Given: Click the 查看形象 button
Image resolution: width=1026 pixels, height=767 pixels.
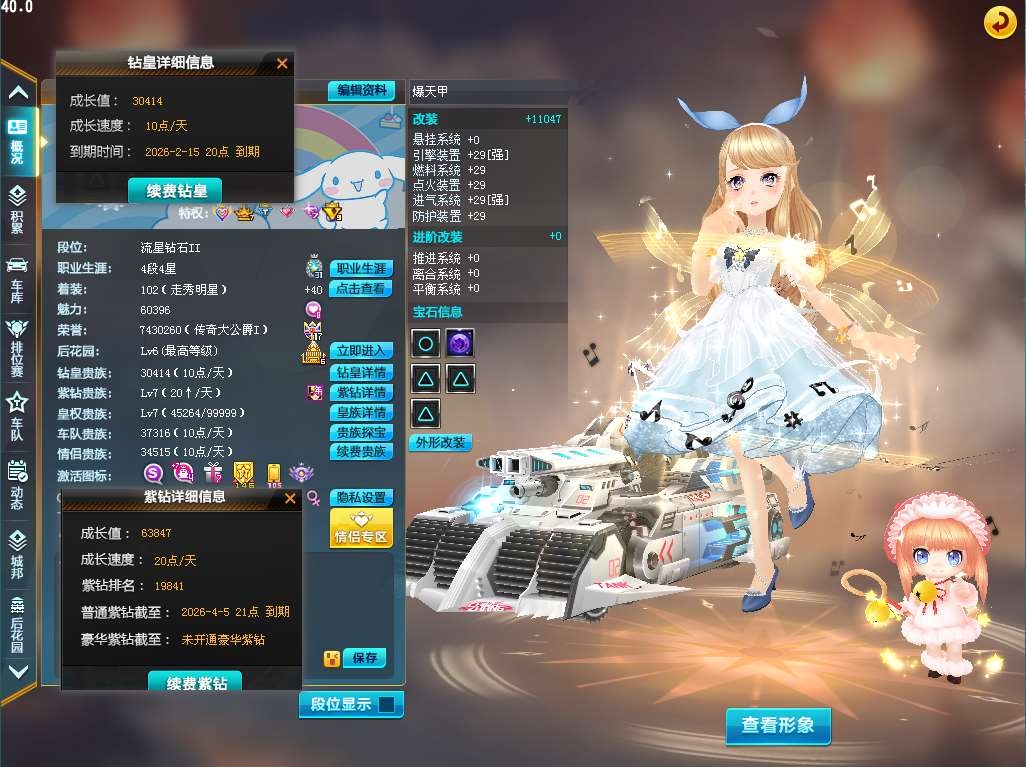Looking at the screenshot, I should [778, 726].
